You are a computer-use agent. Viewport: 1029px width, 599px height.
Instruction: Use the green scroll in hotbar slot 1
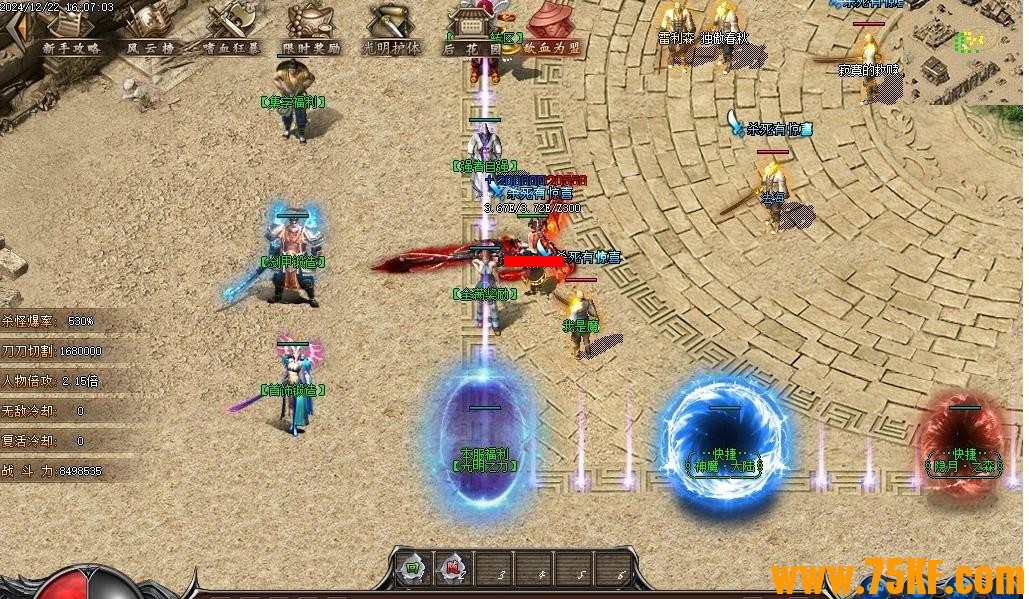[x=412, y=572]
